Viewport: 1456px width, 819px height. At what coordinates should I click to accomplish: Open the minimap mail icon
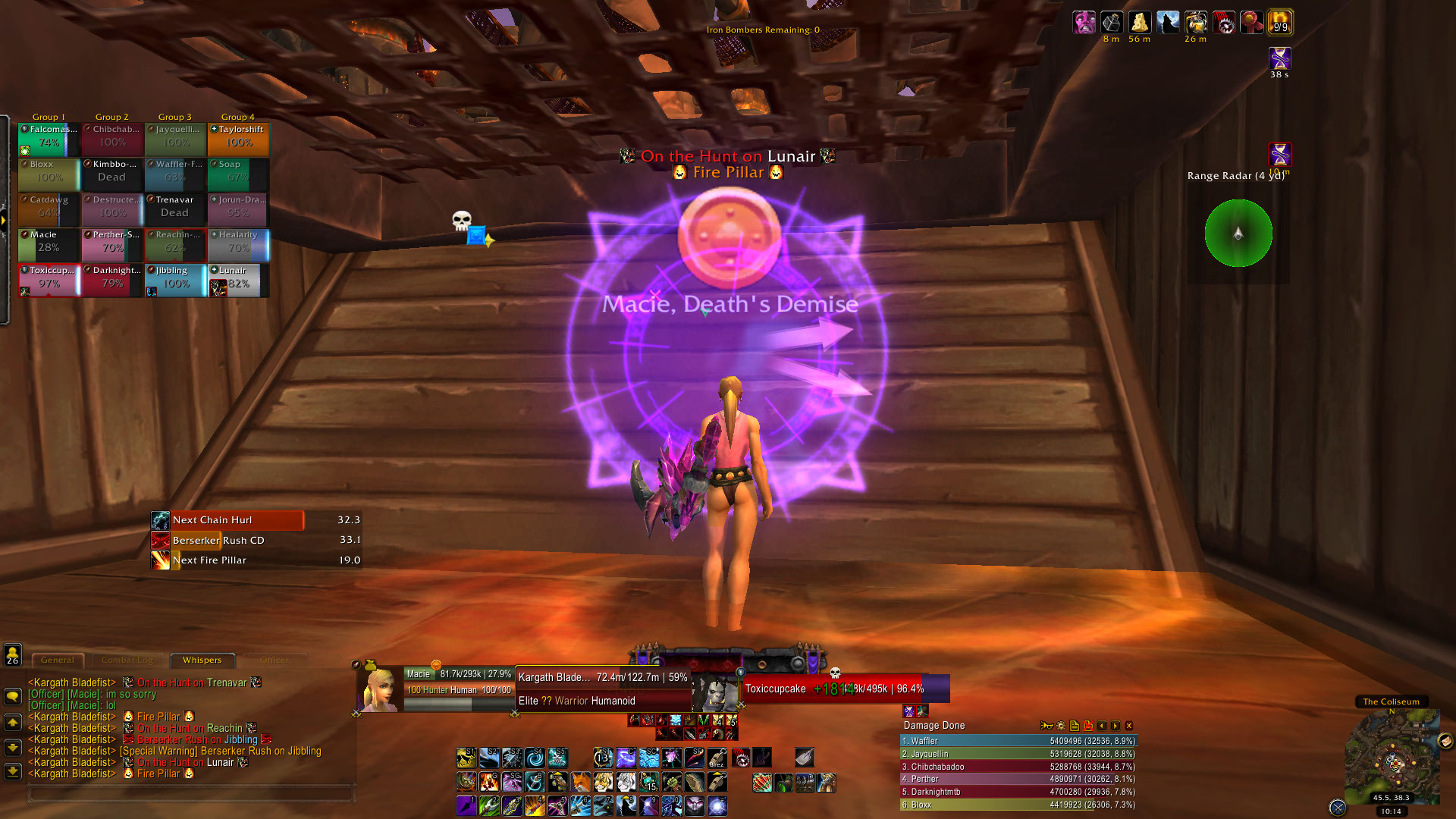(x=1445, y=741)
